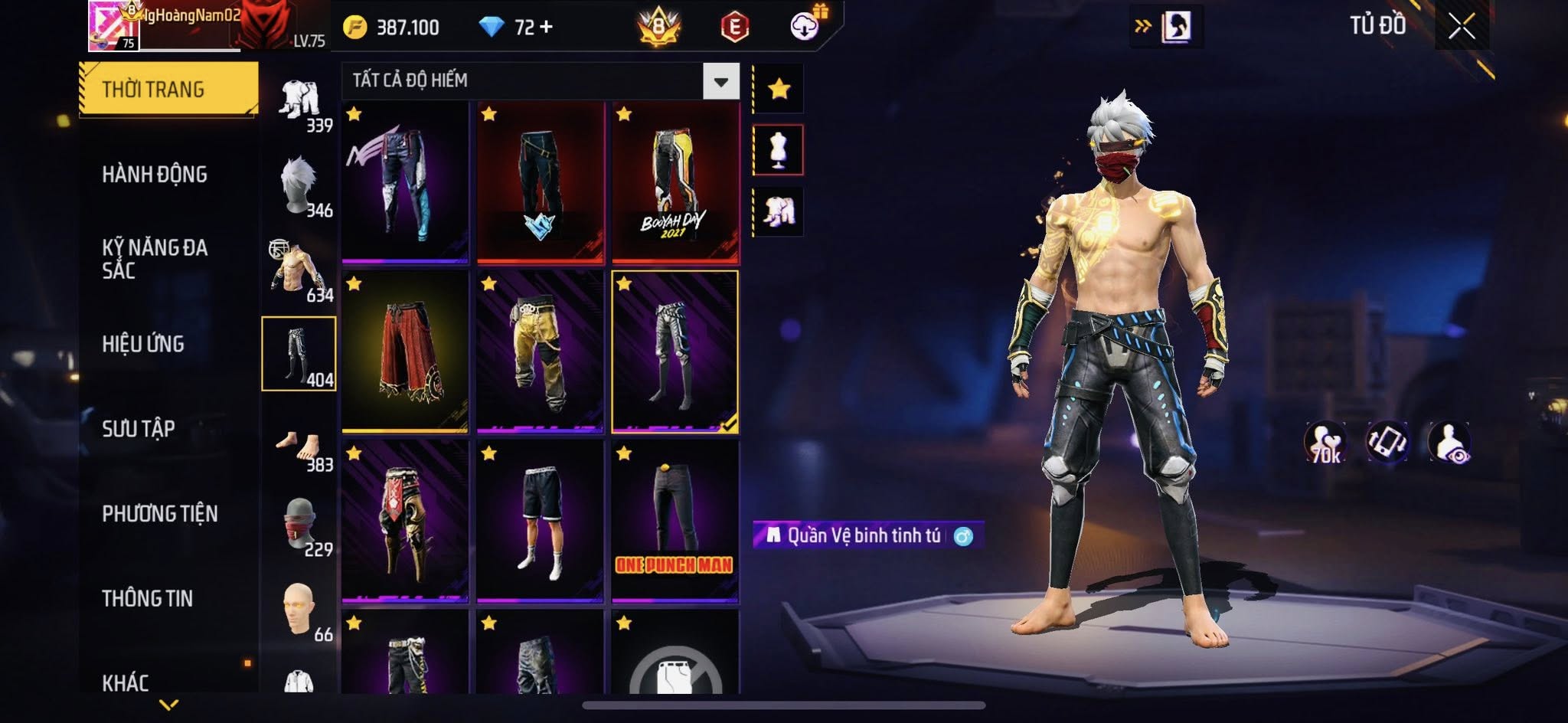Go to Phương Tiện tab
The image size is (1568, 723).
(x=160, y=513)
